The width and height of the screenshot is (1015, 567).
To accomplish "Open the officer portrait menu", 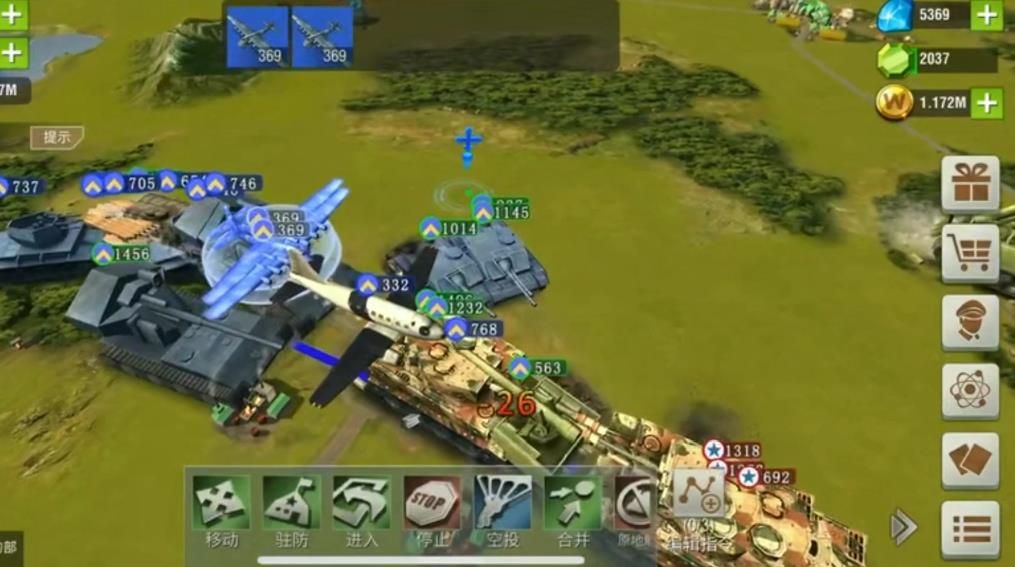I will point(970,322).
